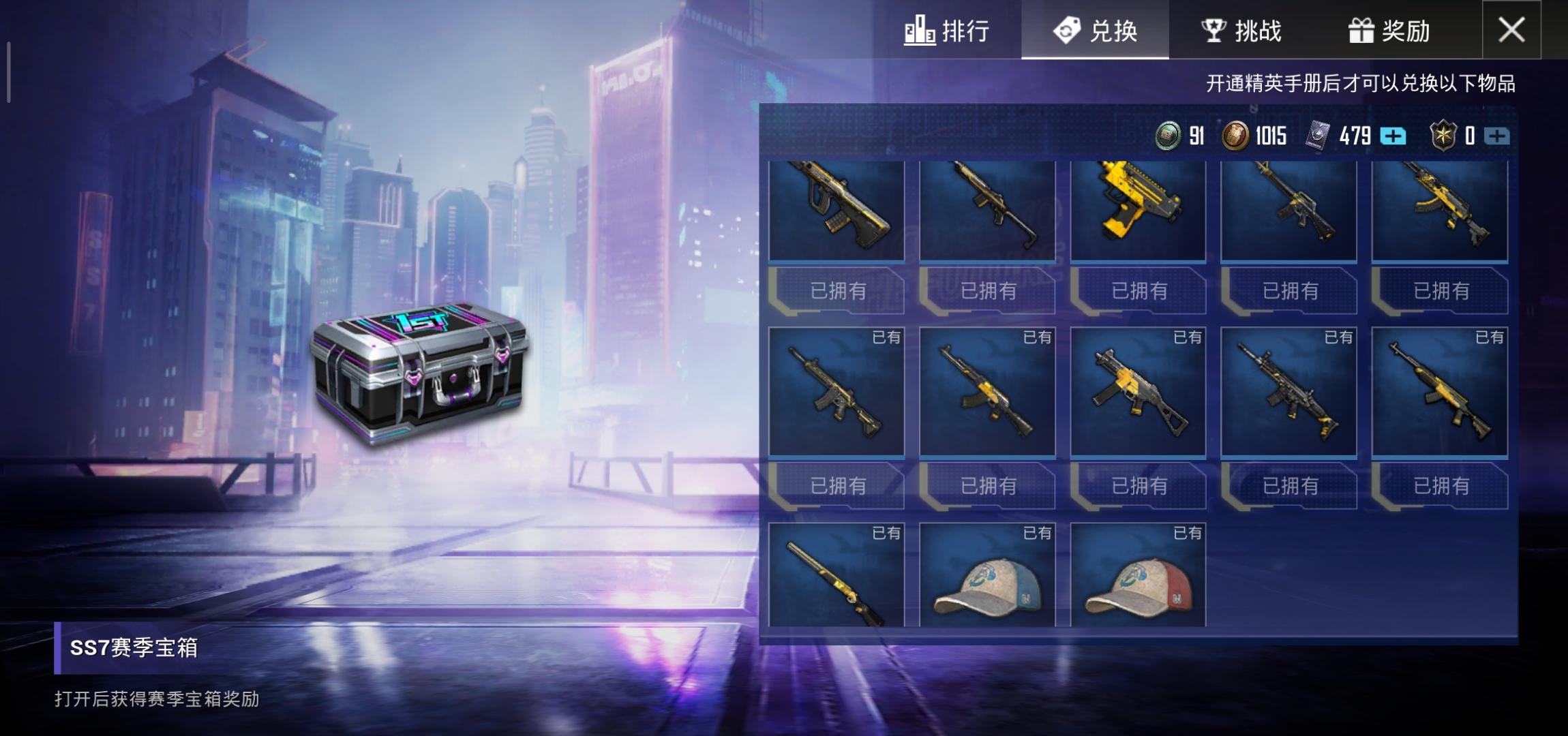Click the 已拥有 button under the golden AUG
This screenshot has height=736, width=1568.
point(839,292)
